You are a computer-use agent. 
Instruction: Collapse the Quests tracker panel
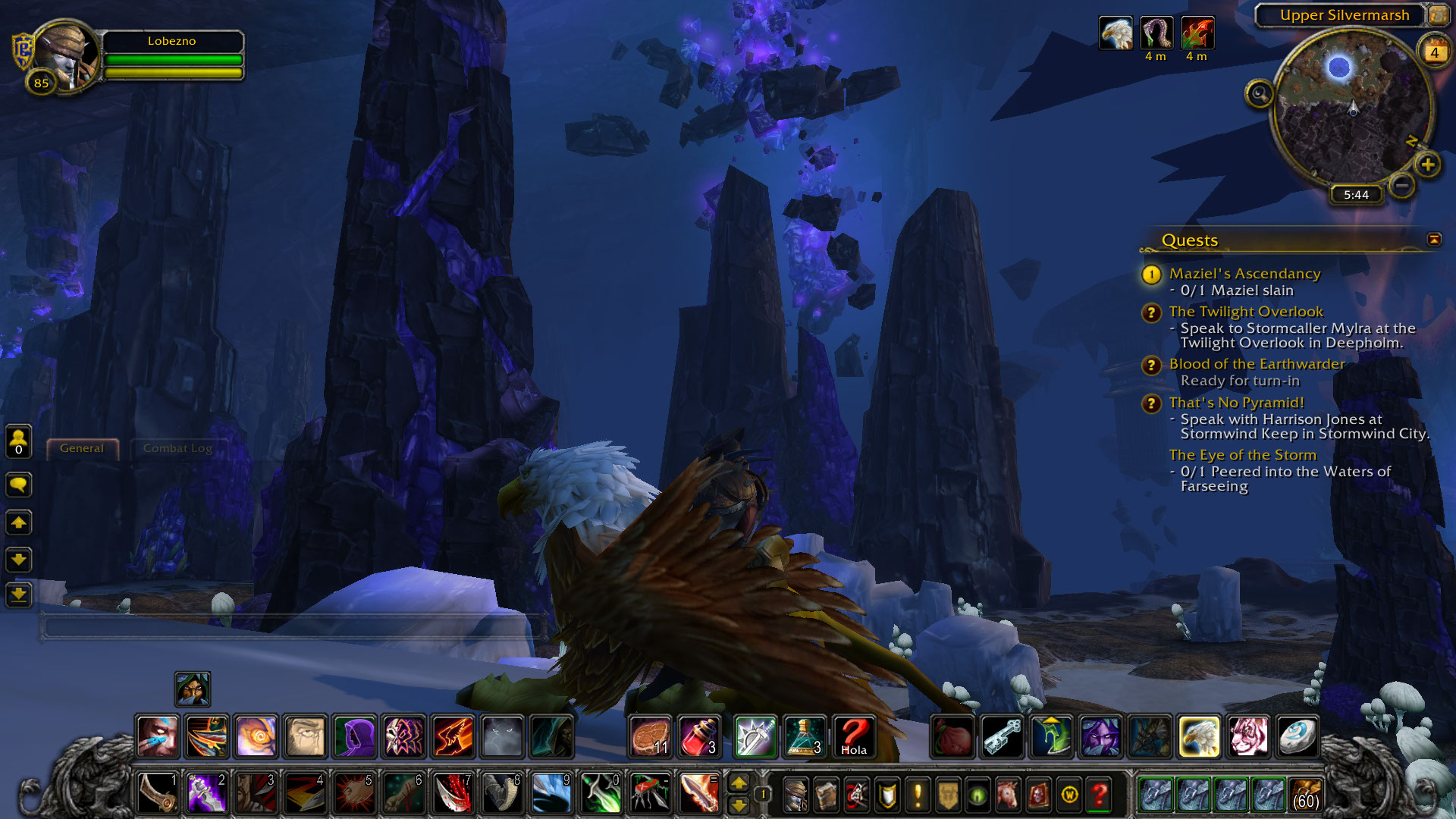pos(1433,240)
